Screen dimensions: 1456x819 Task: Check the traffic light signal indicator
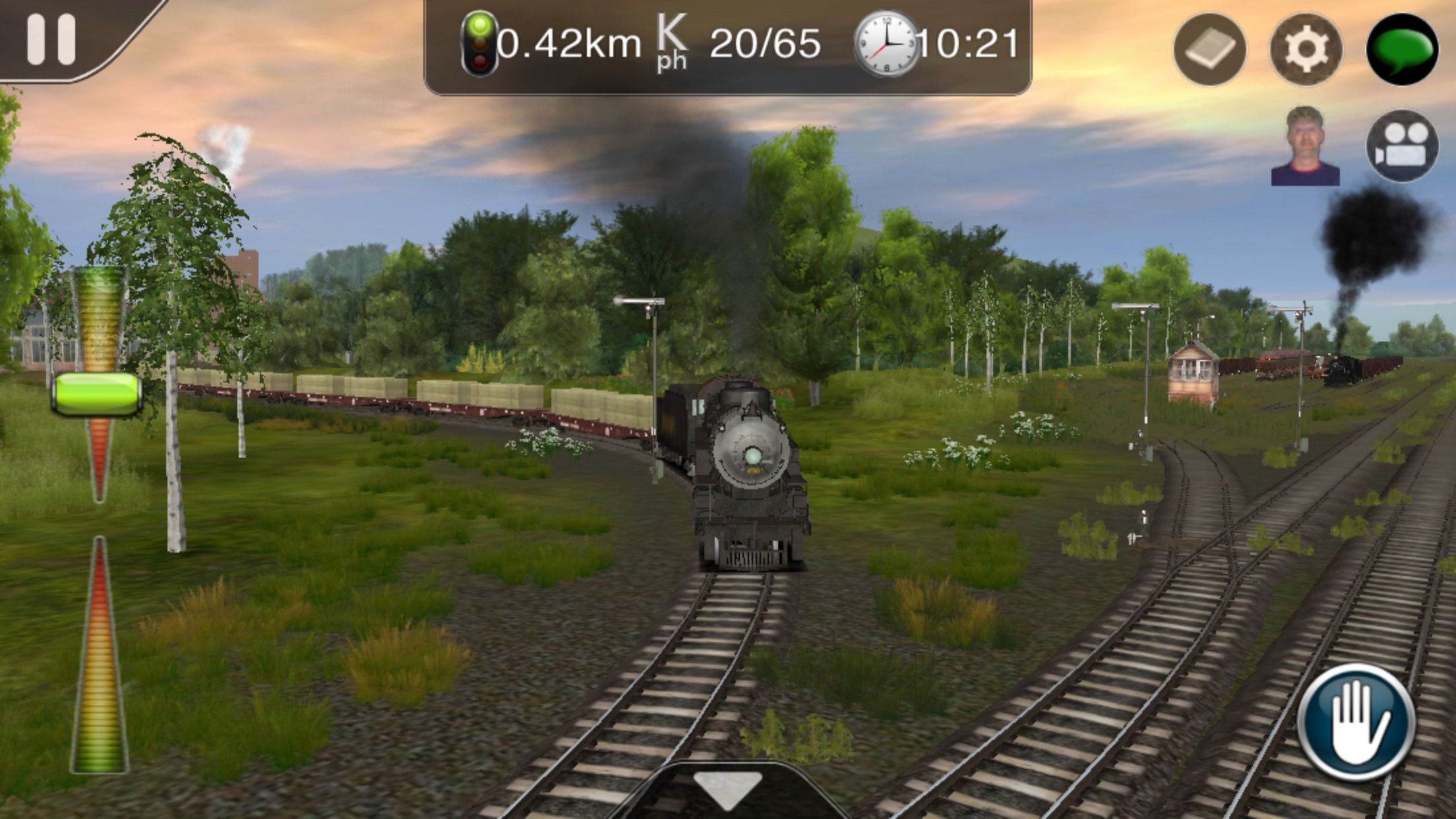tap(480, 42)
